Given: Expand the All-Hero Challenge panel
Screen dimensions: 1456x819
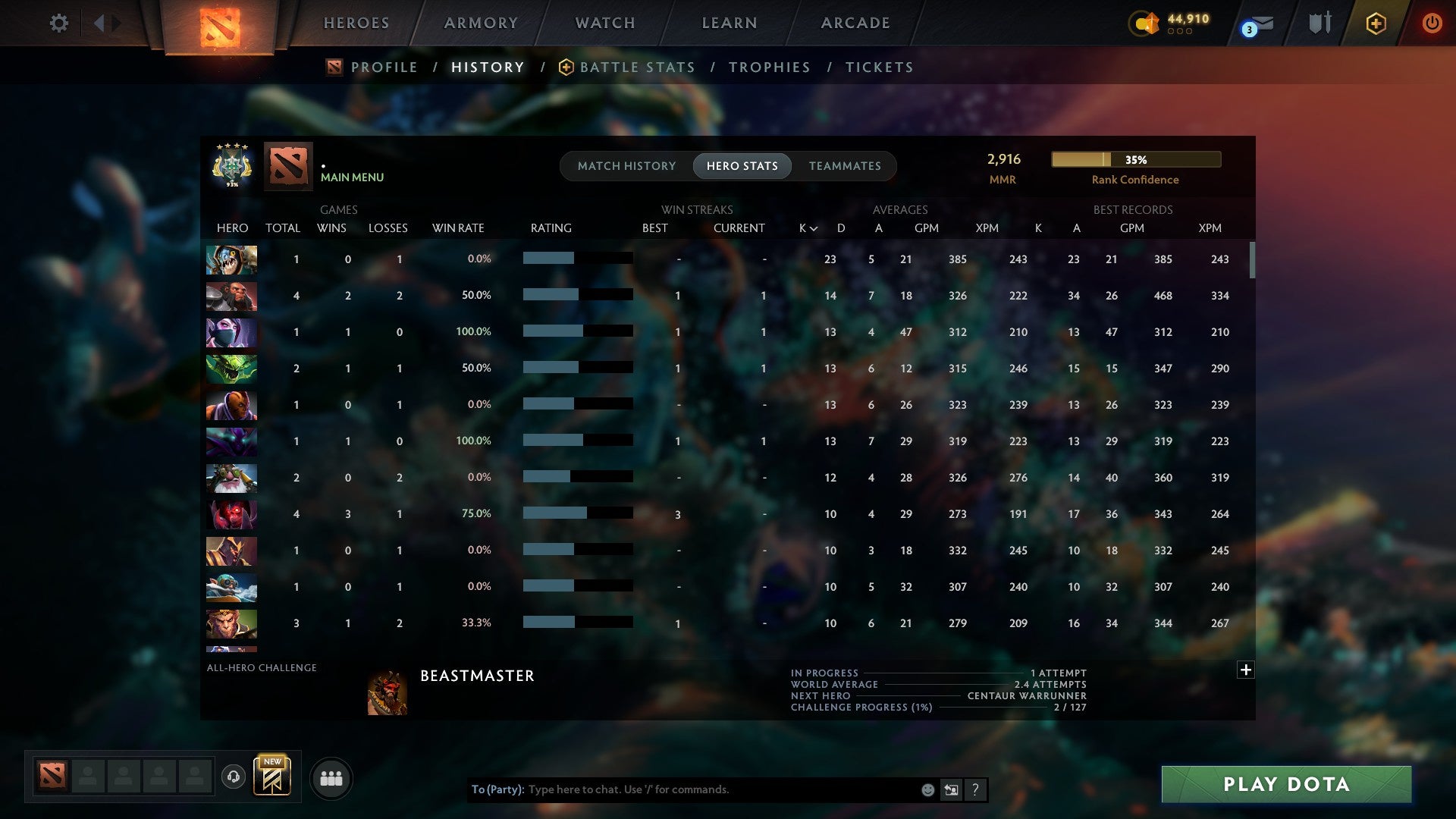Looking at the screenshot, I should click(1246, 670).
